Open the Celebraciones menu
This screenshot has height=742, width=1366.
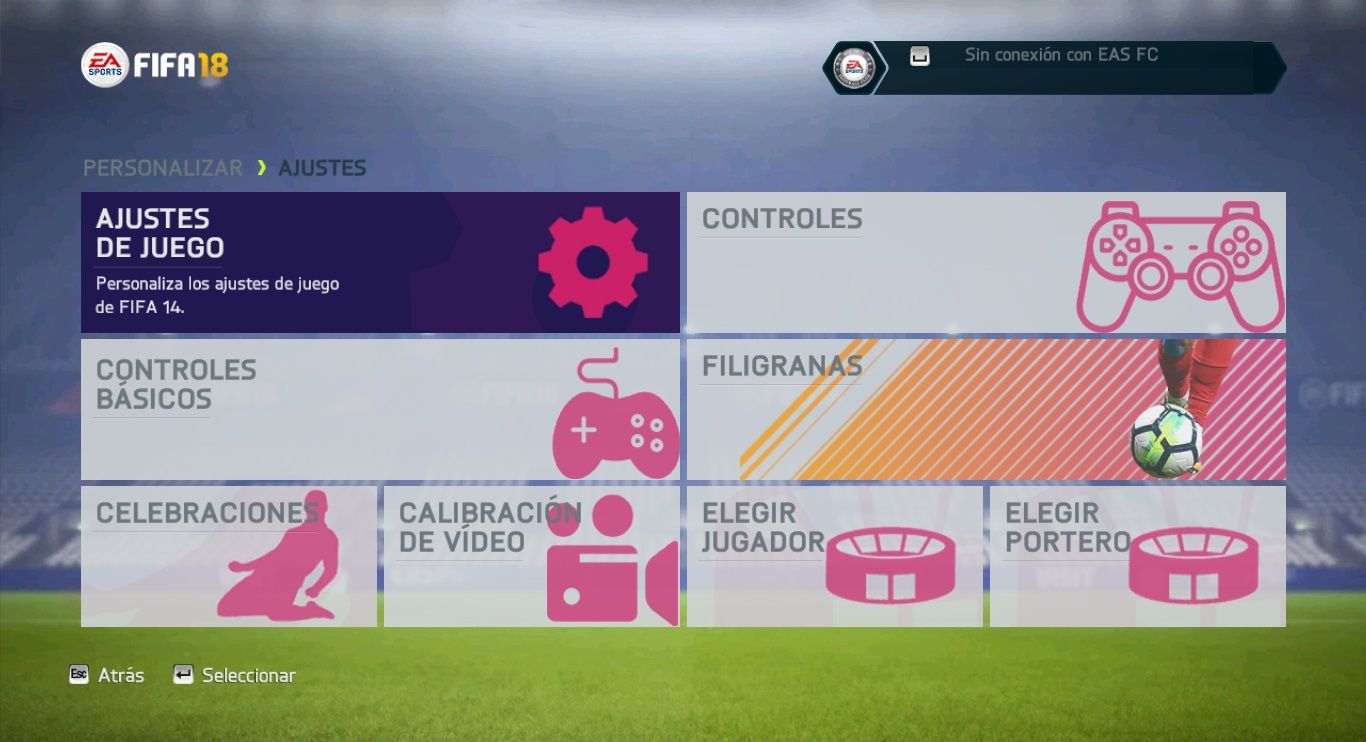(x=229, y=556)
